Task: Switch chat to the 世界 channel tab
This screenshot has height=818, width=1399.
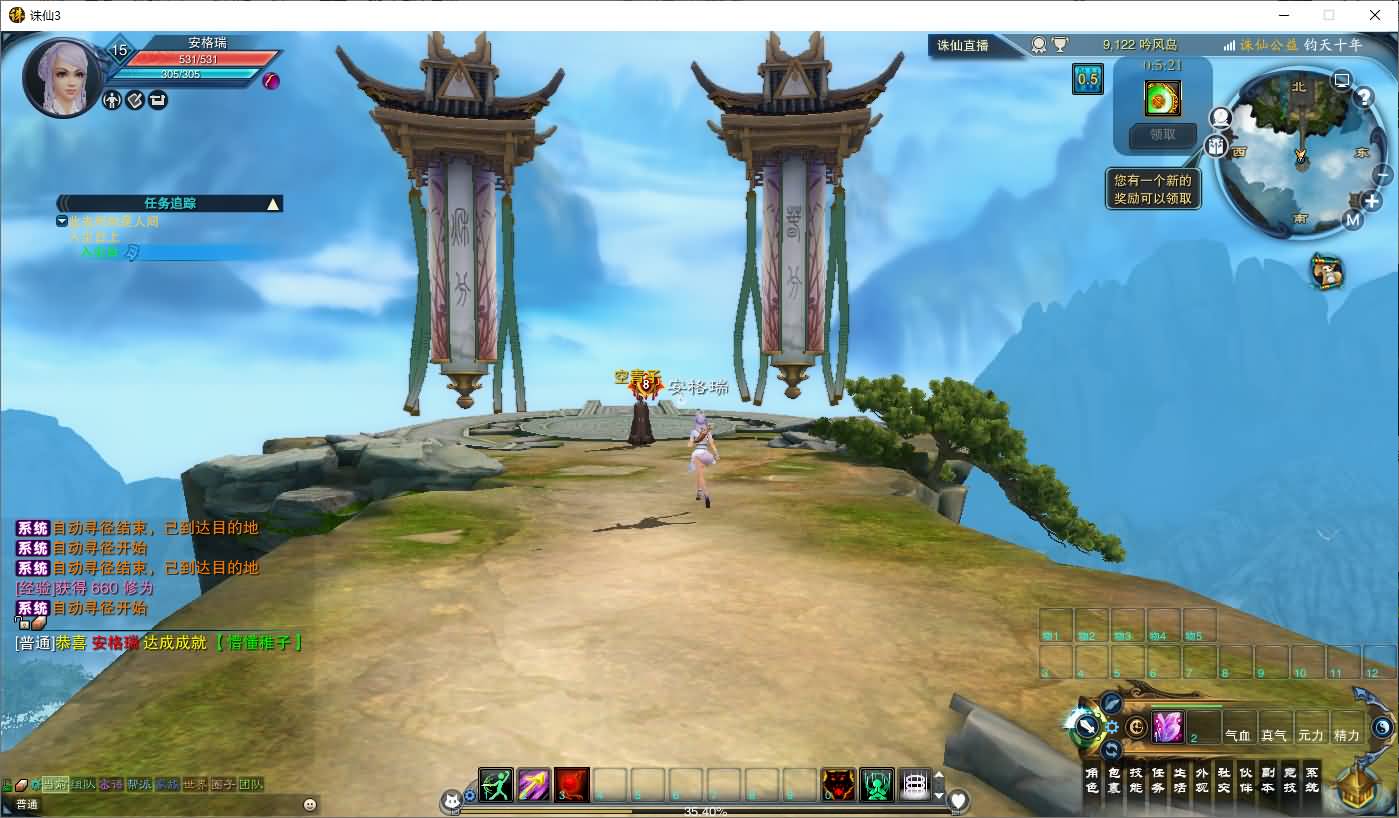Action: click(194, 785)
